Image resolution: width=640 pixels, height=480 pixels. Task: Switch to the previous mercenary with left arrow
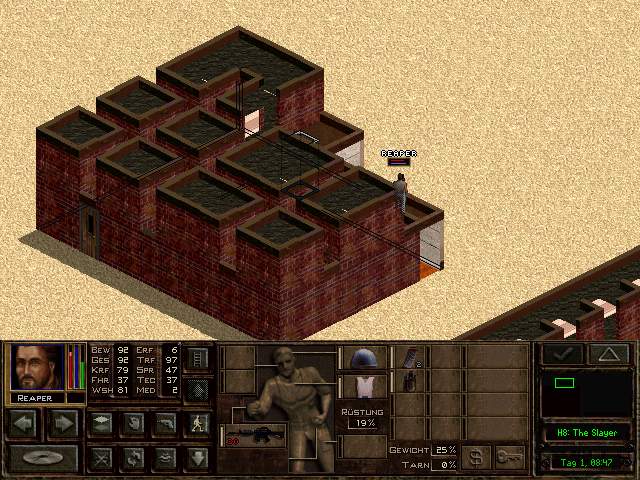pyautogui.click(x=26, y=423)
